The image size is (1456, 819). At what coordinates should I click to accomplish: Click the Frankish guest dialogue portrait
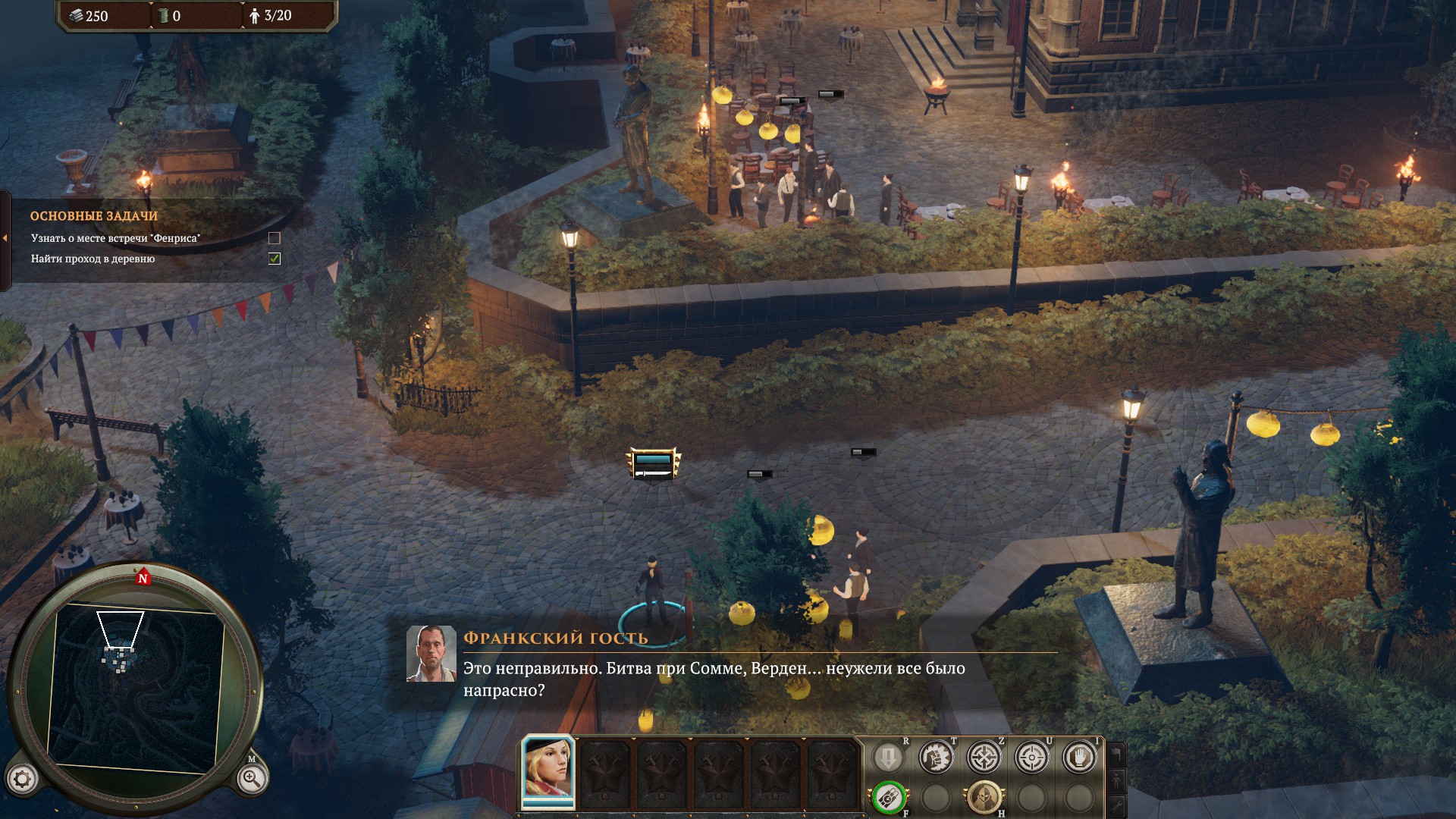point(431,654)
